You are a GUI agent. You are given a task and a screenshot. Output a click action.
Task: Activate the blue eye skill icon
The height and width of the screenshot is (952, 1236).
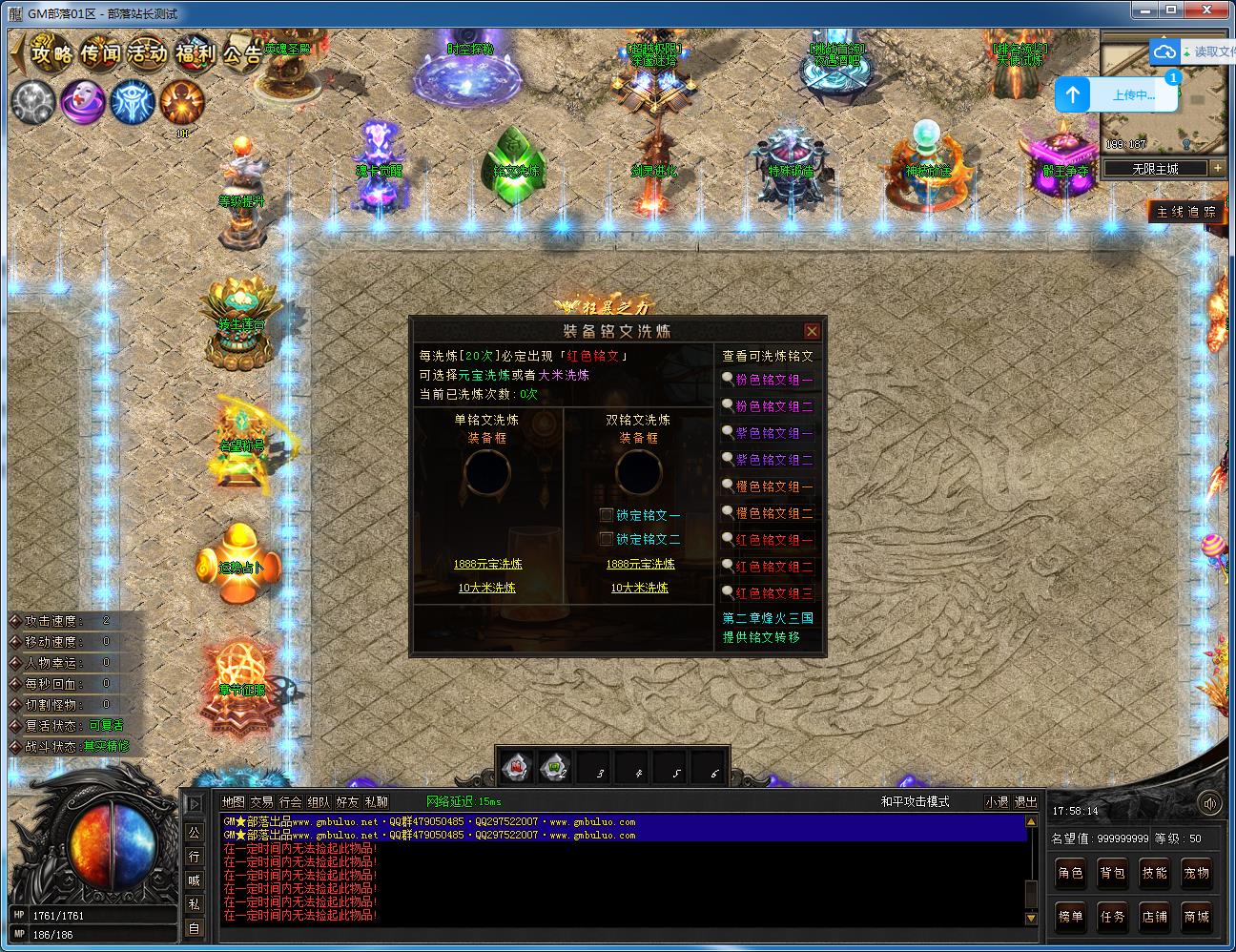pos(133,101)
